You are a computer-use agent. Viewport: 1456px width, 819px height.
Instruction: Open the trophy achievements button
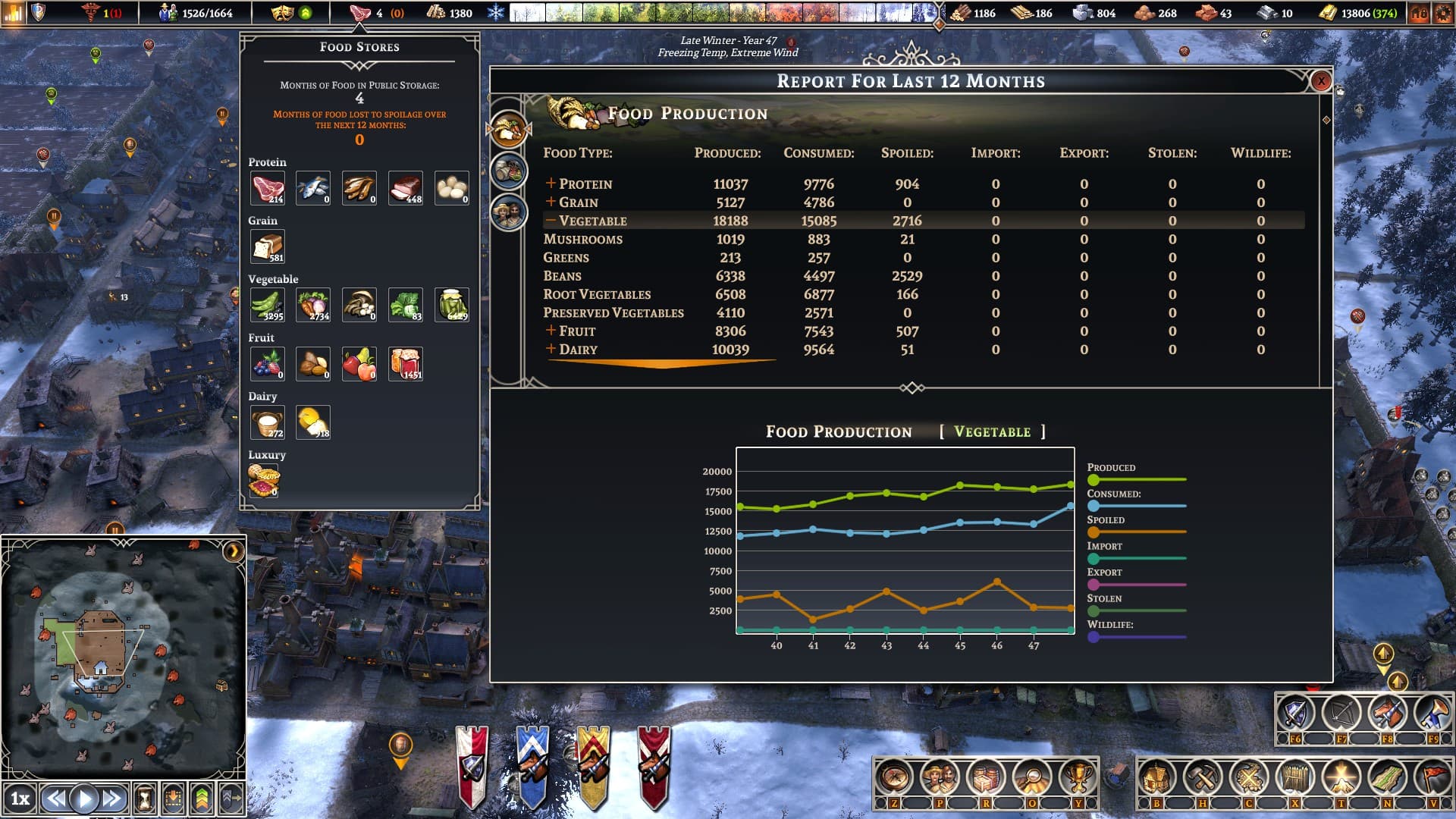pos(1078,777)
